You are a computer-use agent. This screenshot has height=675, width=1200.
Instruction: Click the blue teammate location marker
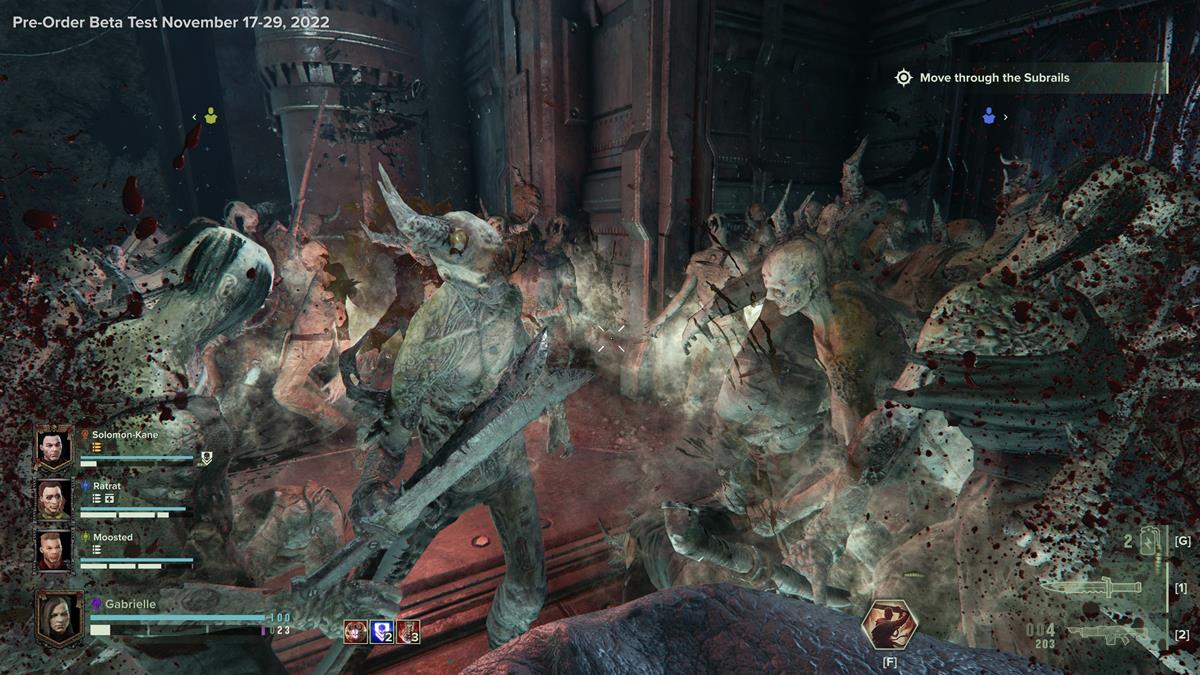[x=989, y=117]
